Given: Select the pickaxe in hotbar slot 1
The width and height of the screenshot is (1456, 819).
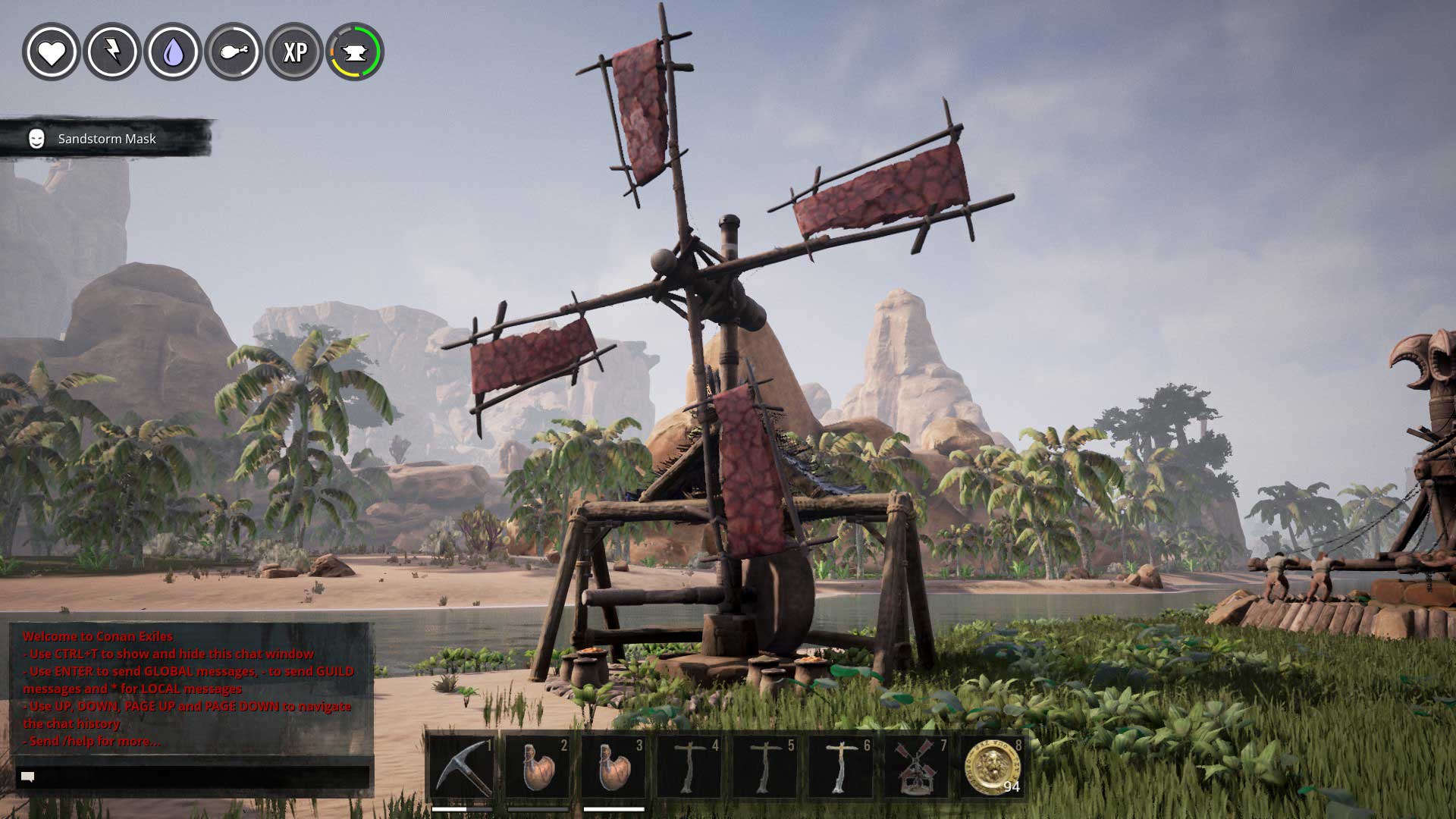Looking at the screenshot, I should pos(462,767).
